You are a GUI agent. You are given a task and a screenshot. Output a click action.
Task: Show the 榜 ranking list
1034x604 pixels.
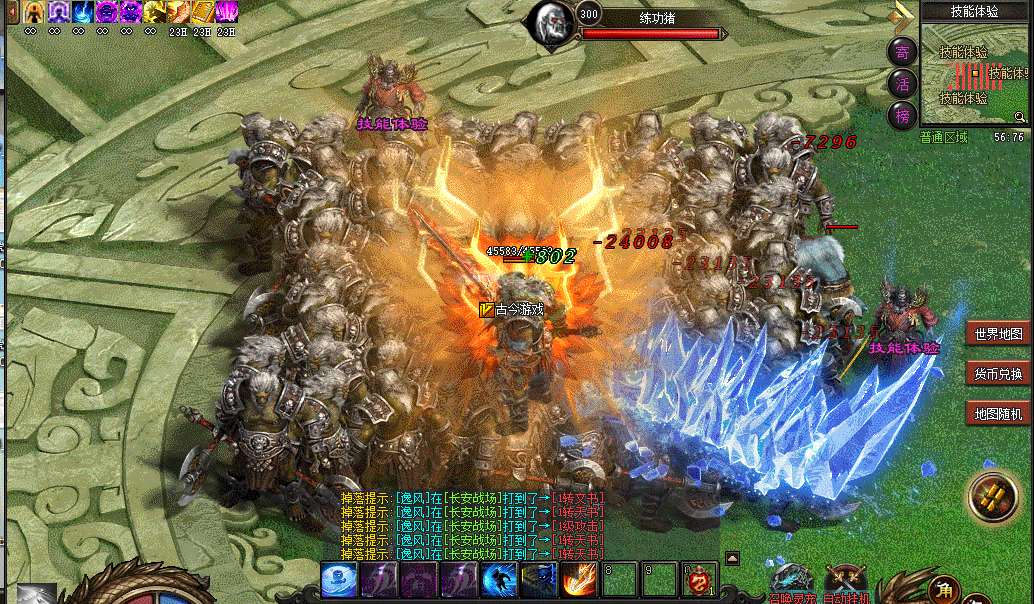tap(902, 116)
